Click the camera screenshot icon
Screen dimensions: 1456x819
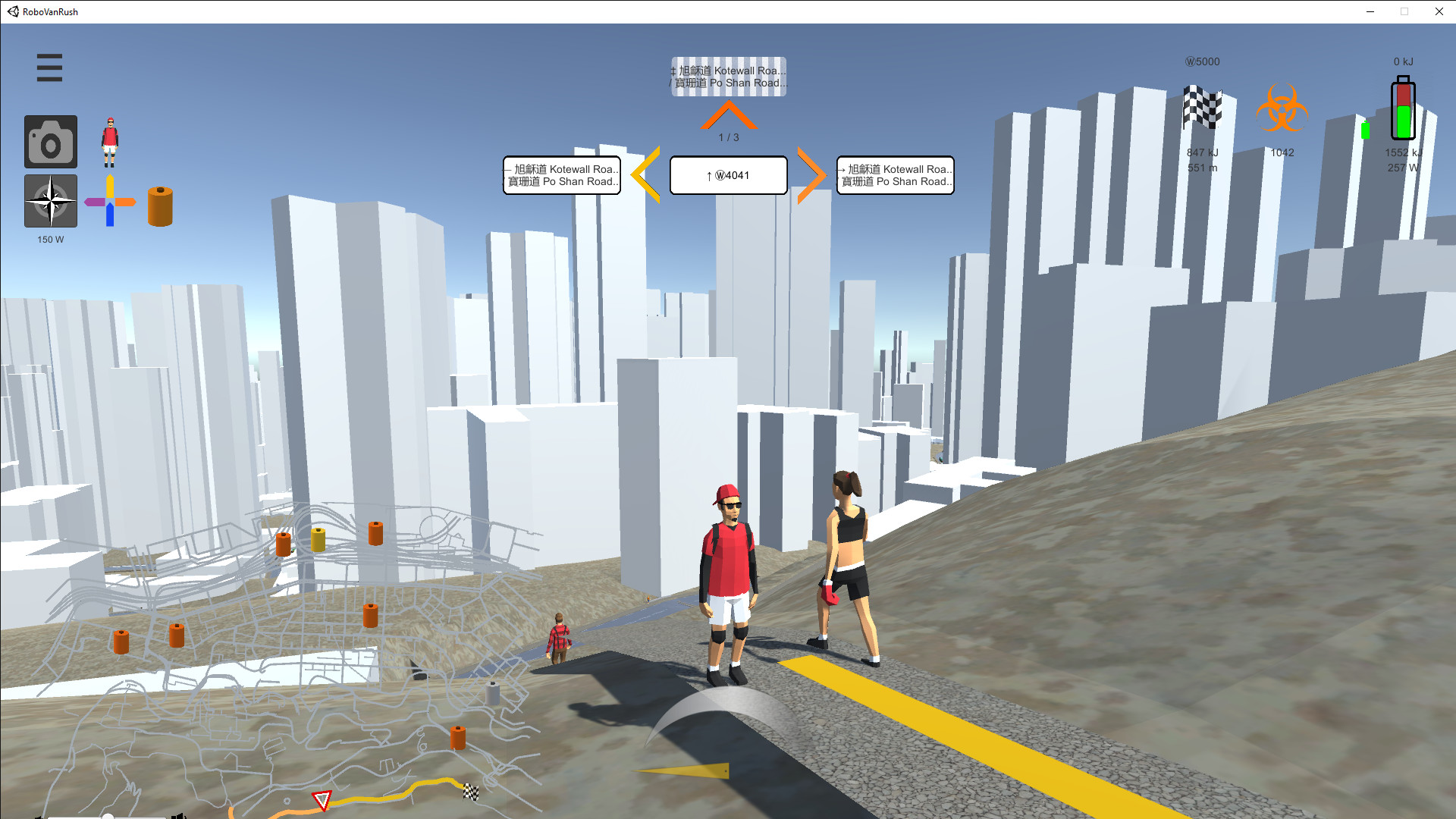coord(50,141)
